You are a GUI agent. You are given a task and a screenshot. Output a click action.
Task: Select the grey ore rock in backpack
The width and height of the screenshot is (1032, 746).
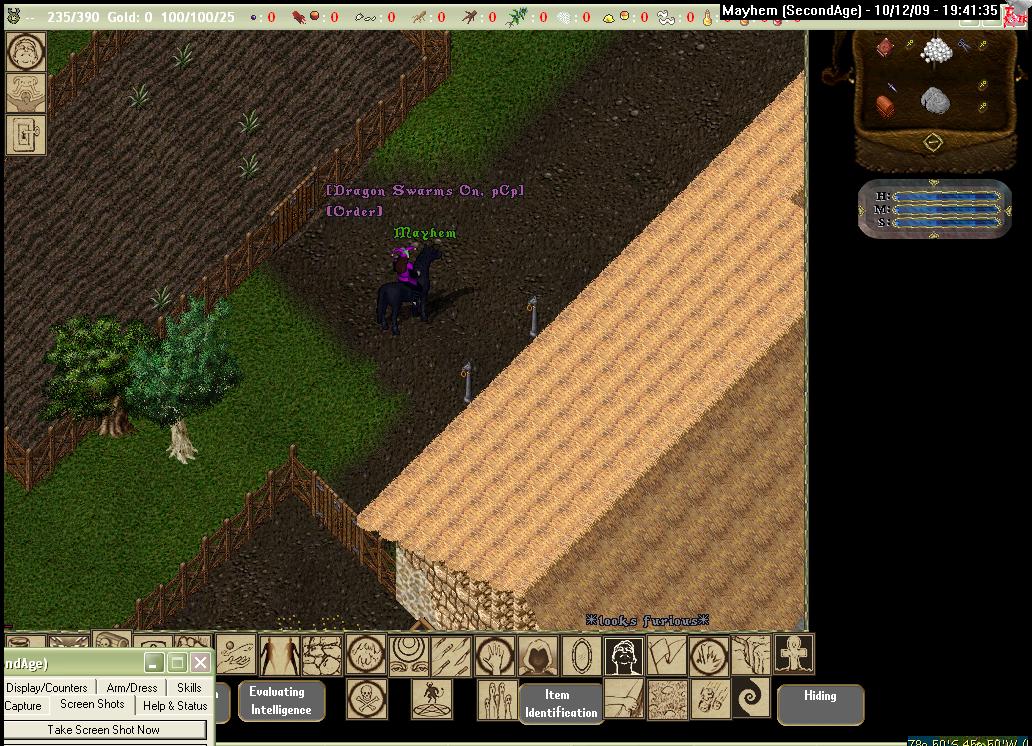pos(936,101)
